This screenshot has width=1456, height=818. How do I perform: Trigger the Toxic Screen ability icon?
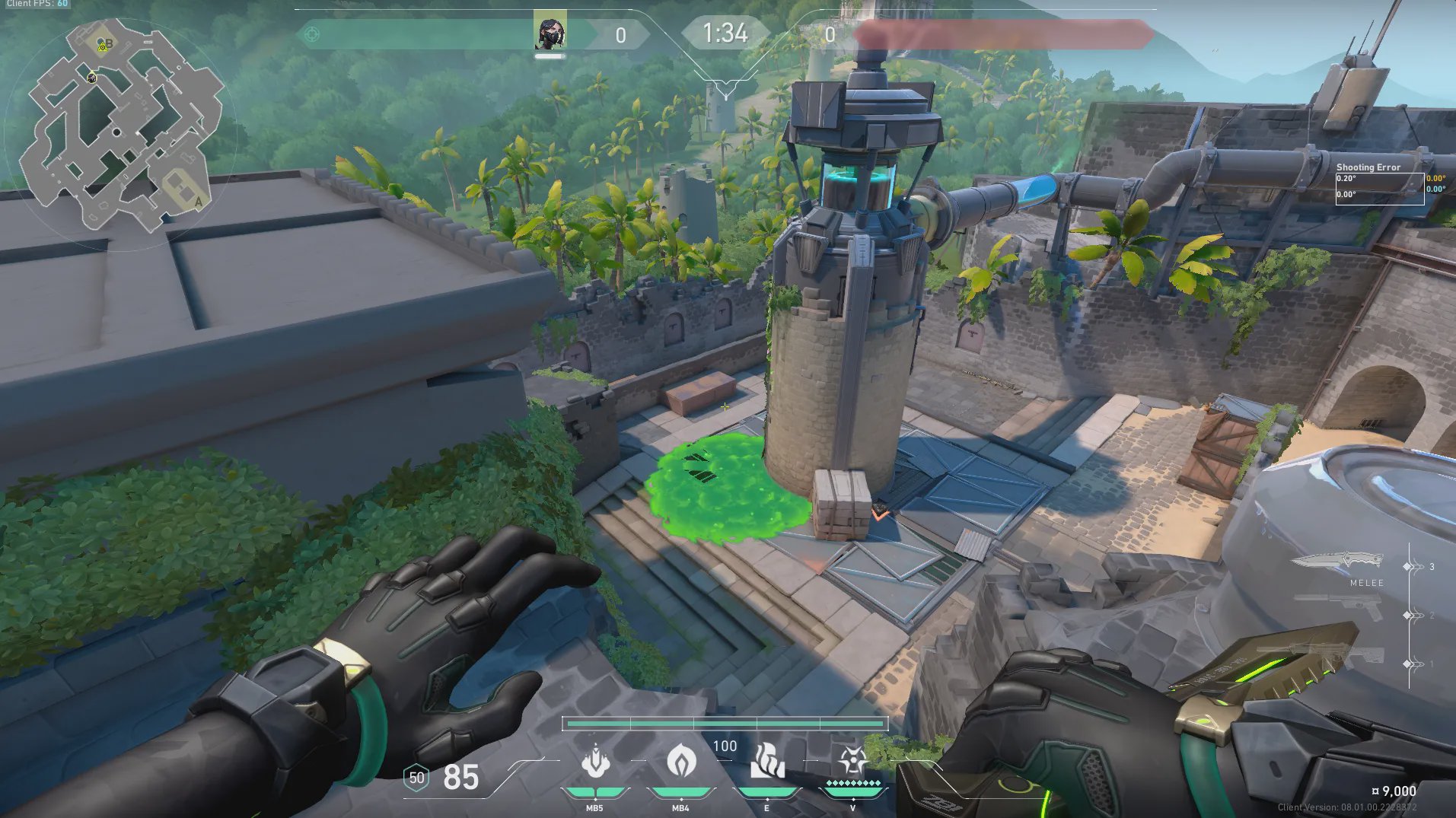(767, 762)
